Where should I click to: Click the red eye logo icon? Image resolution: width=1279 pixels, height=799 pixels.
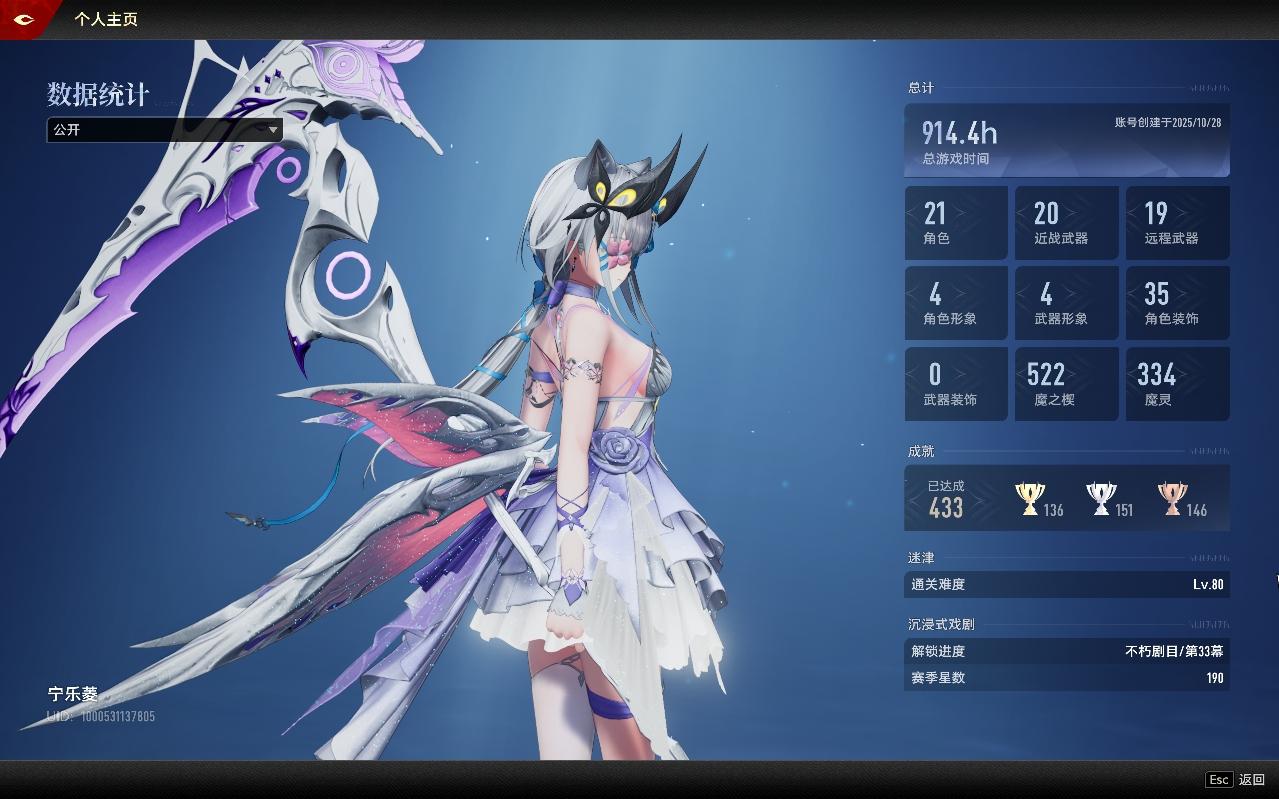[23, 19]
